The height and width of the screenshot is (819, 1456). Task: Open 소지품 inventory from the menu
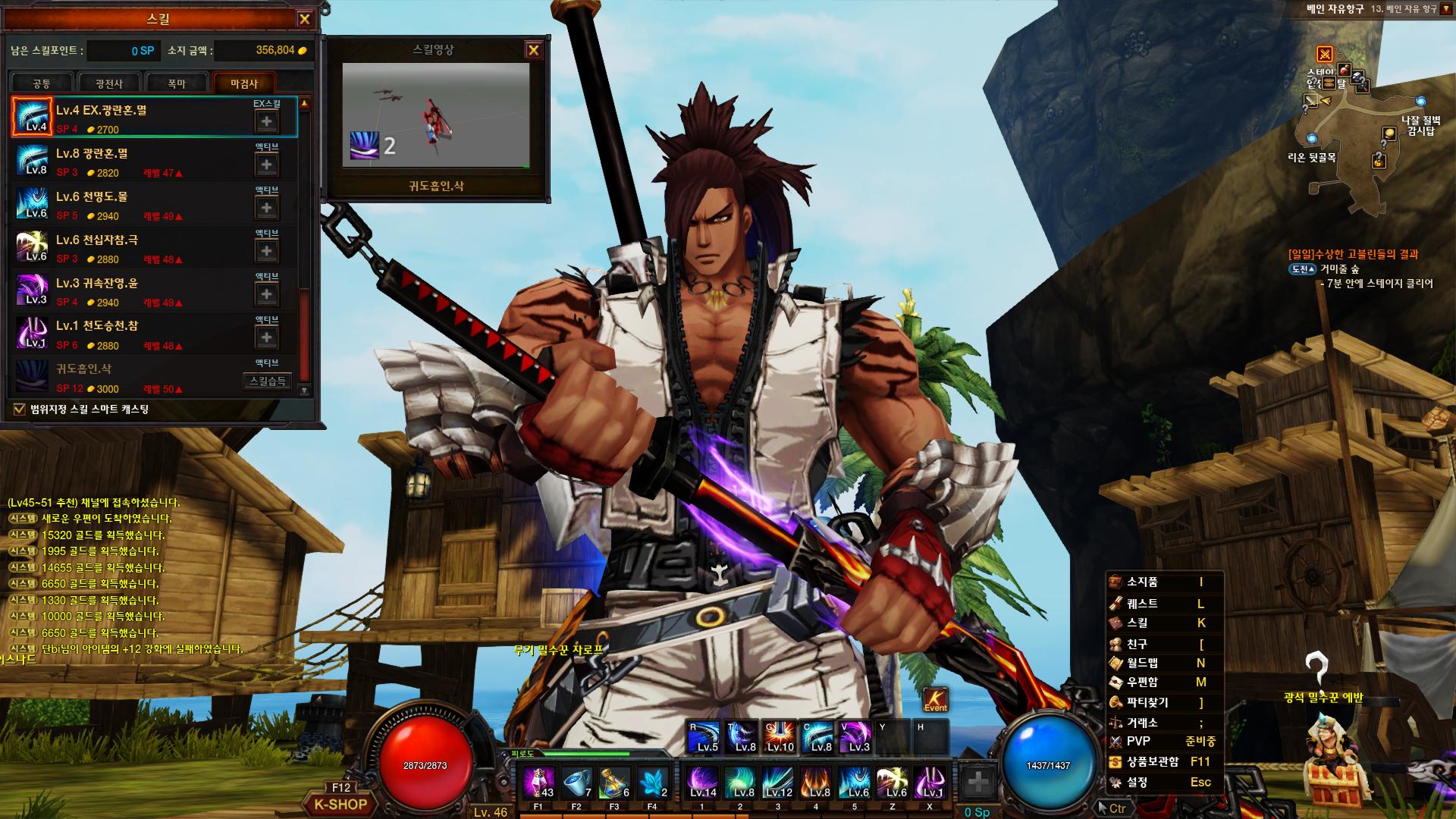tap(1142, 582)
